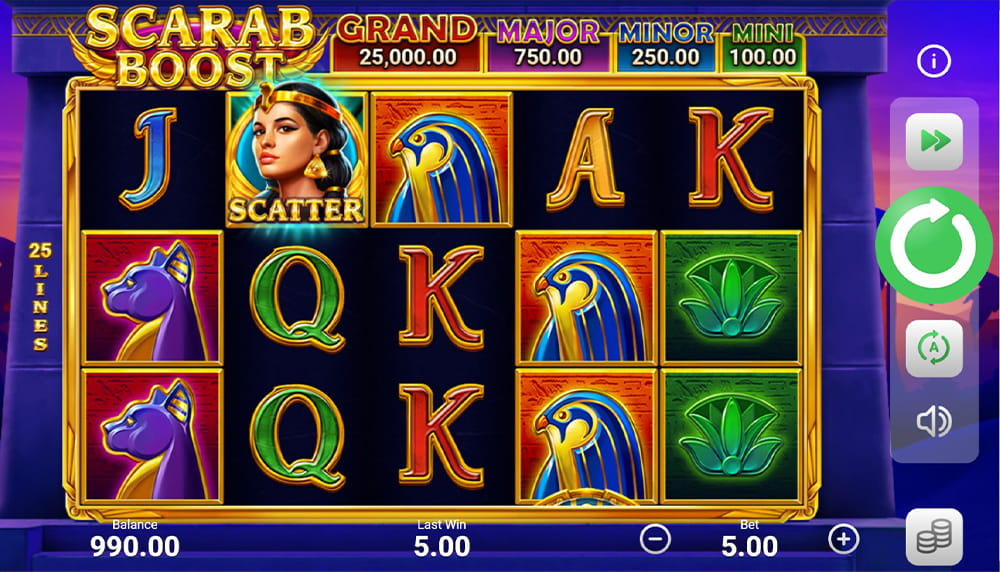Toggle the sound speaker icon

click(934, 422)
